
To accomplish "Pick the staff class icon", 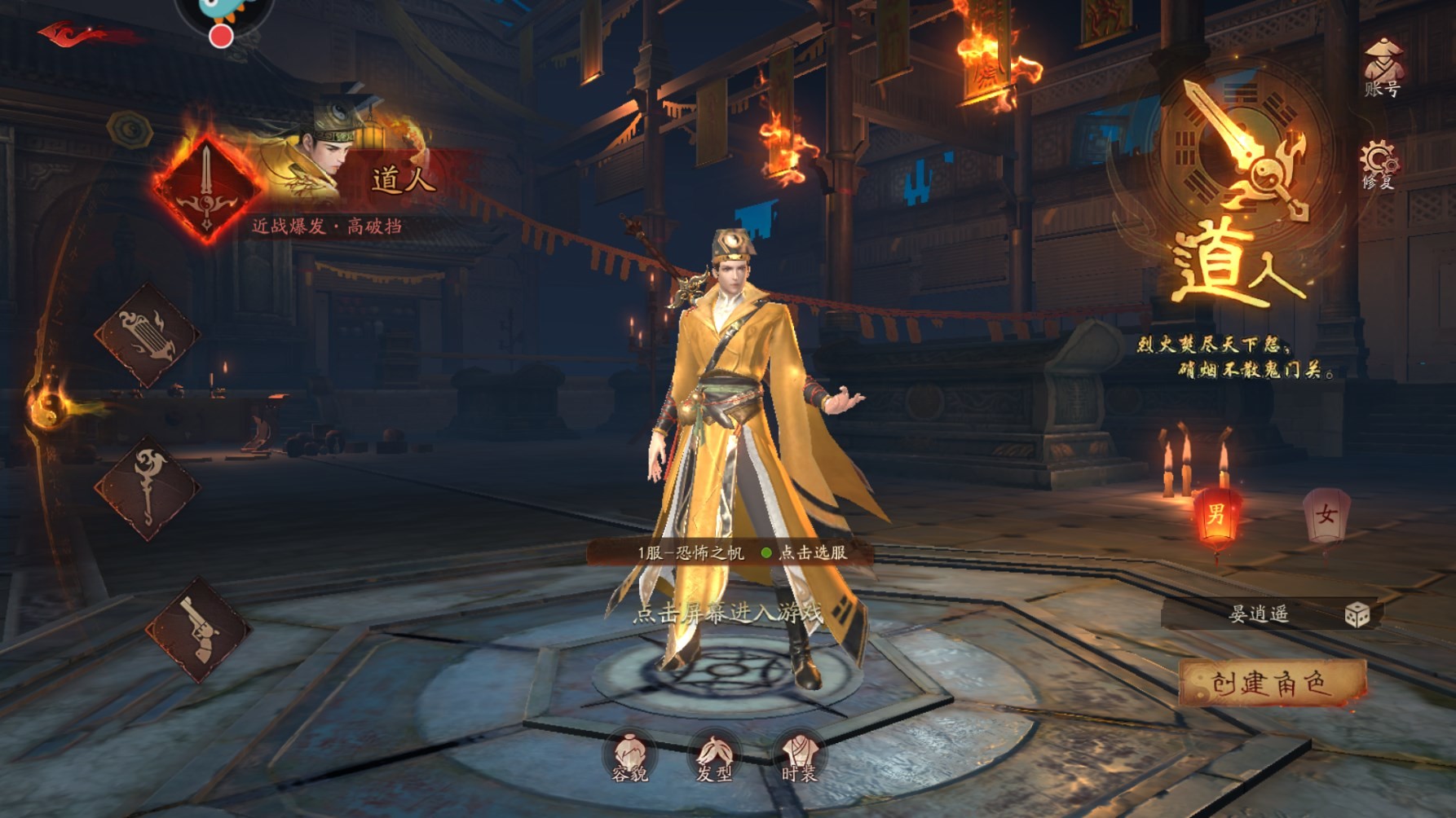I will tap(148, 487).
